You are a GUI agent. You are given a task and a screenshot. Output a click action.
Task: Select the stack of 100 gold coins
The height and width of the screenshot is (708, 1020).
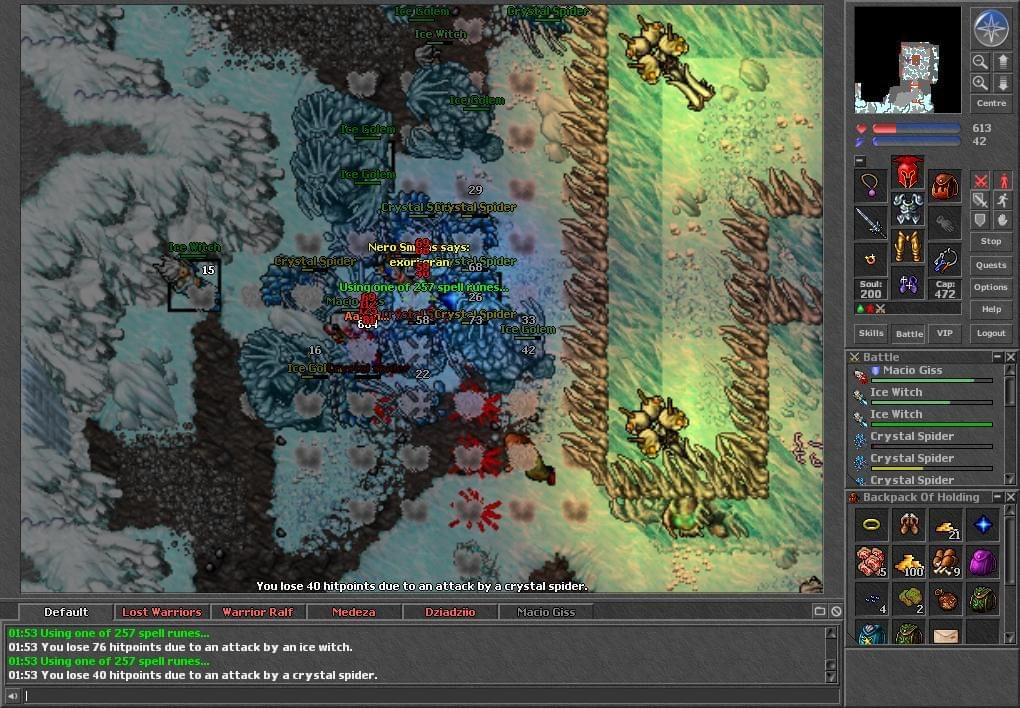point(909,562)
